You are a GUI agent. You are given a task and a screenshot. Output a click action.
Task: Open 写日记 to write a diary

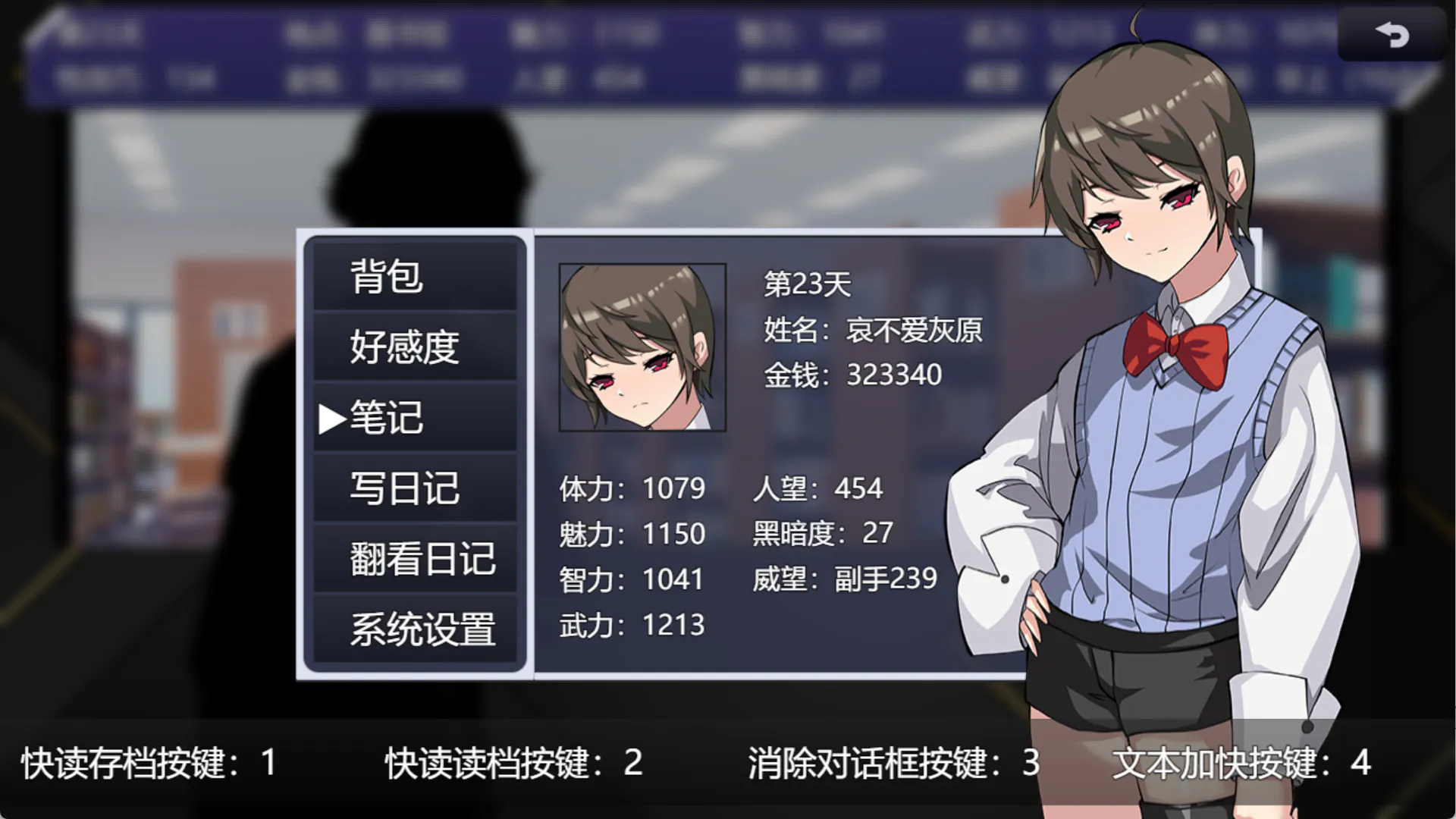pos(414,488)
